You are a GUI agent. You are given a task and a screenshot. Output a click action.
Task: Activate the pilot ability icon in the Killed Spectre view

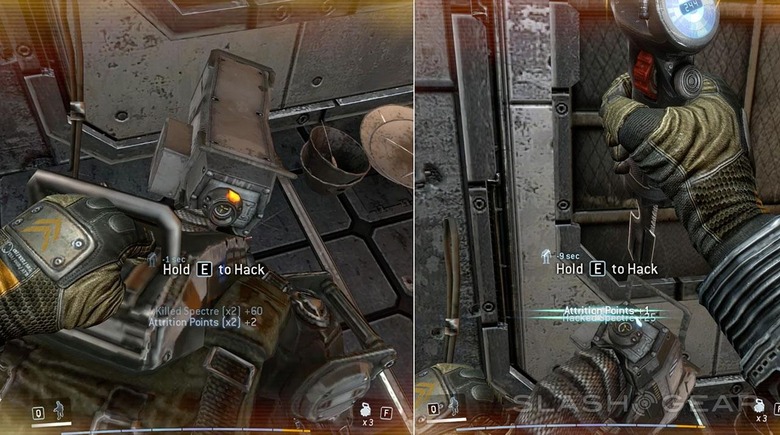pyautogui.click(x=59, y=411)
